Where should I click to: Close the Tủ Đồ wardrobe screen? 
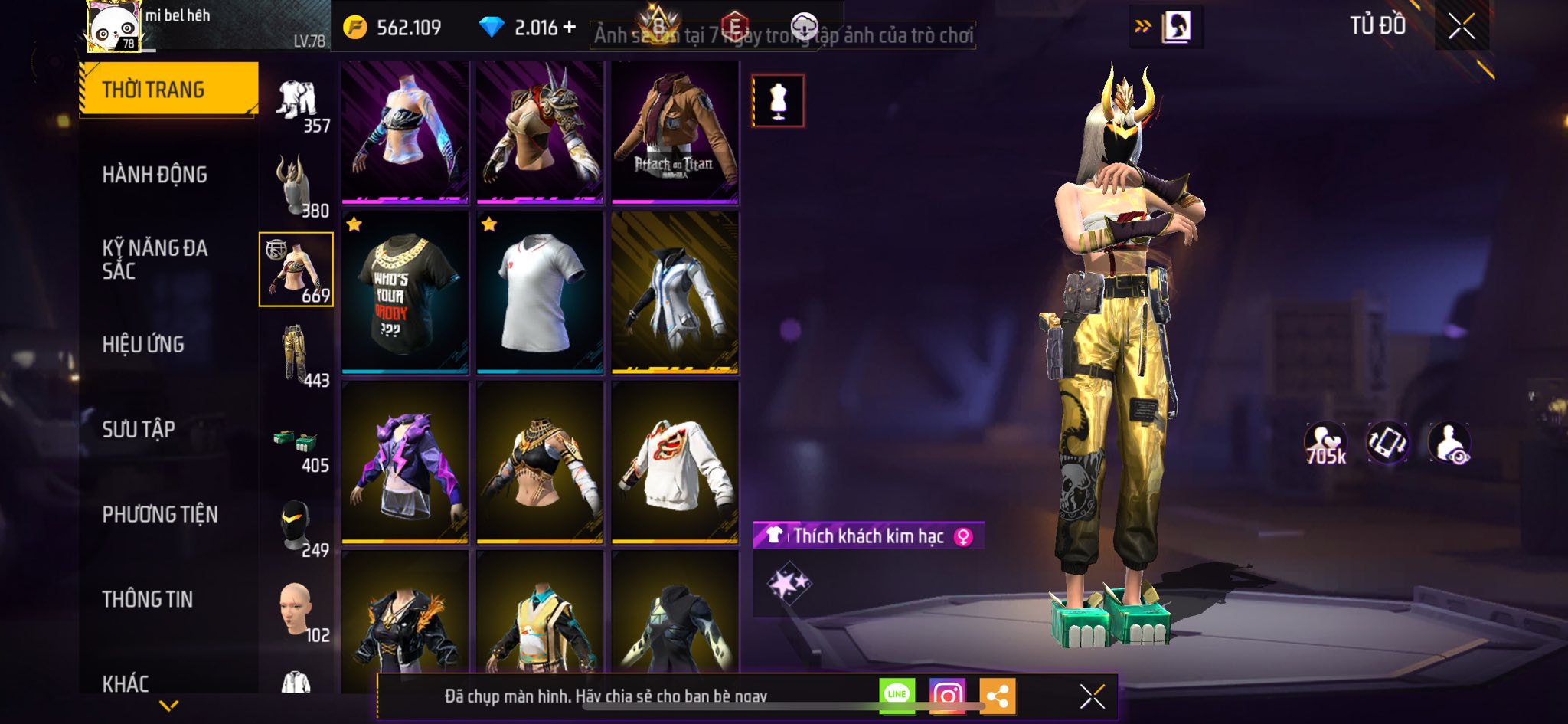(1461, 27)
